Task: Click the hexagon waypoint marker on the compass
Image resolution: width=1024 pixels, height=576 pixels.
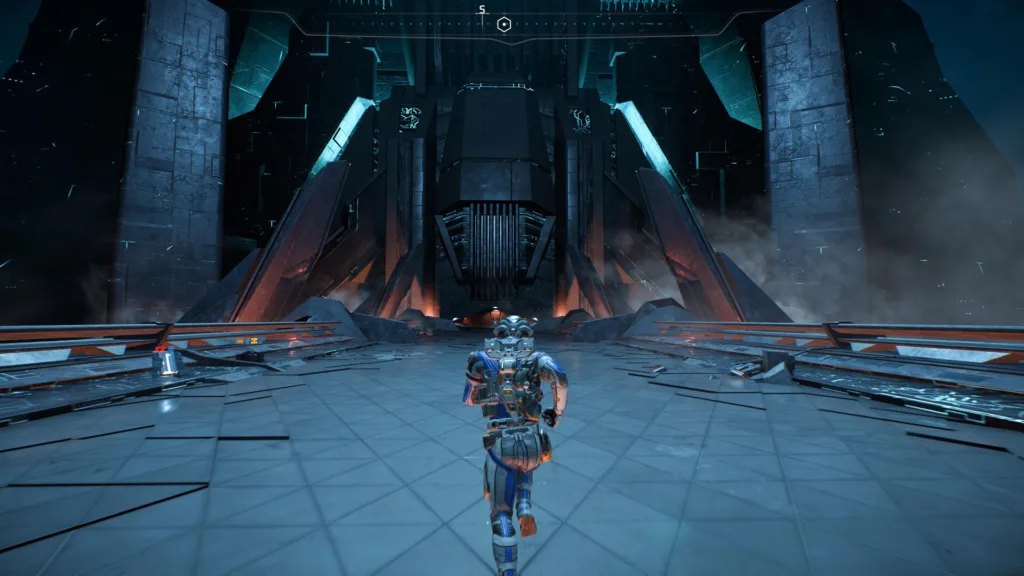Action: click(505, 25)
